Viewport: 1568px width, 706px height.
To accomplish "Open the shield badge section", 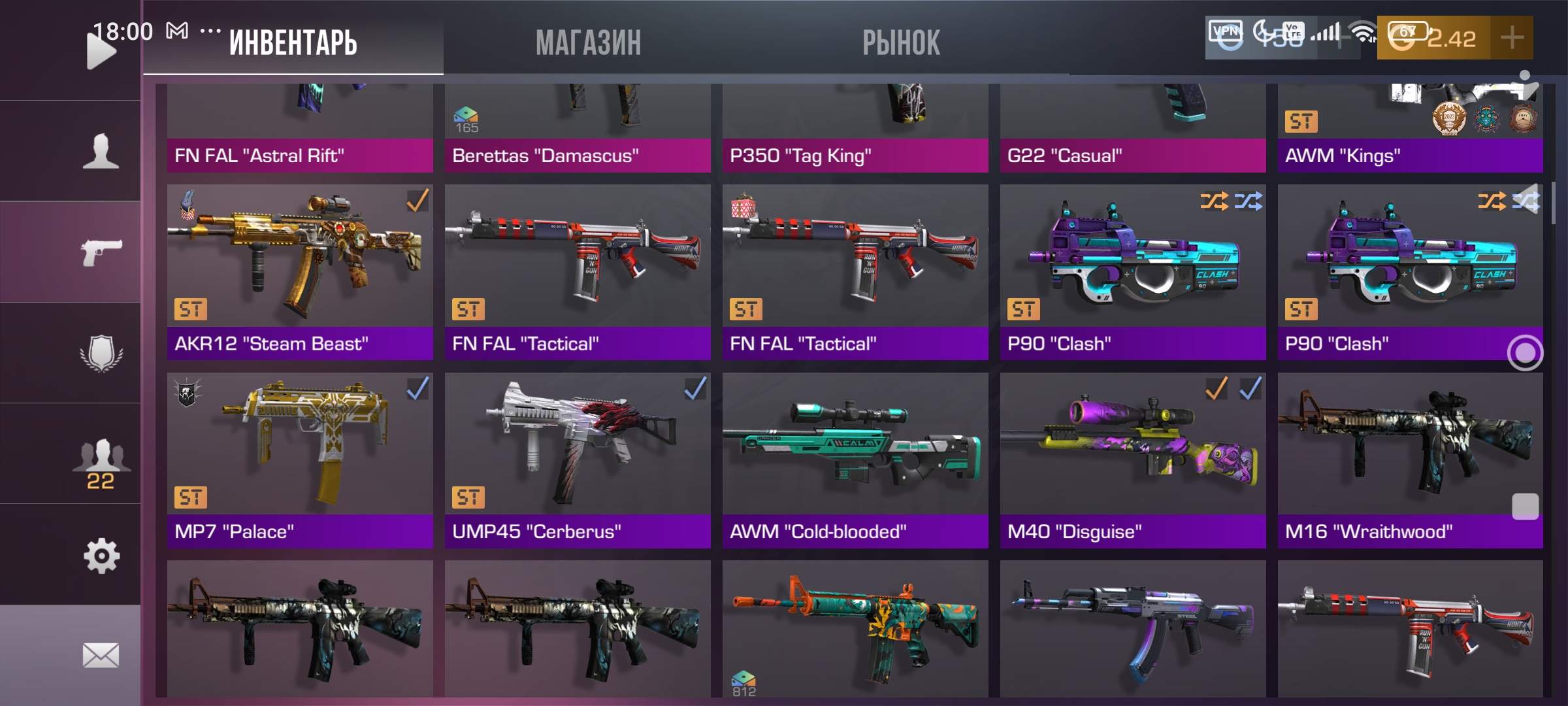I will (x=101, y=353).
